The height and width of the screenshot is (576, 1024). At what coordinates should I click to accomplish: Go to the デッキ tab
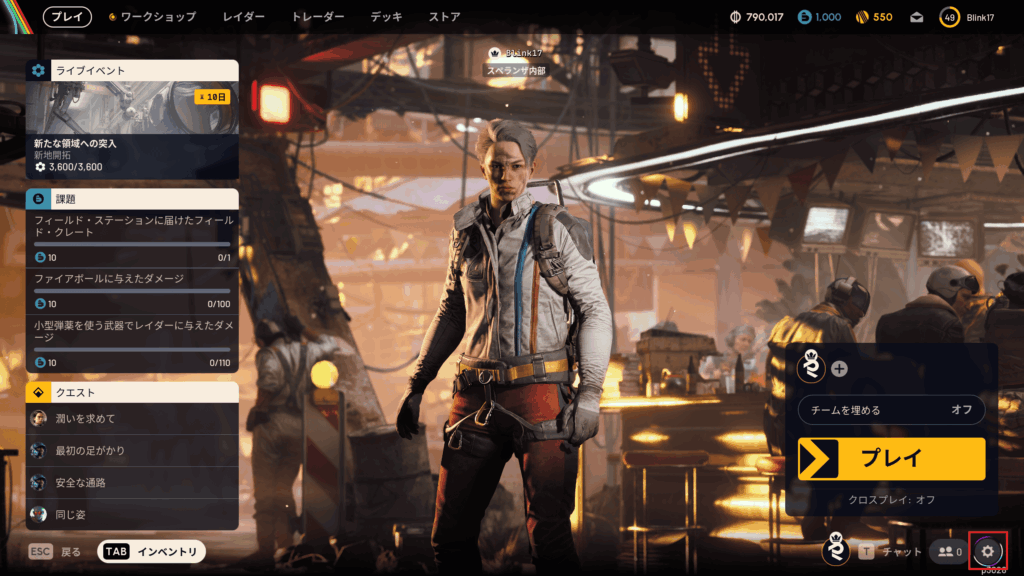pos(386,17)
